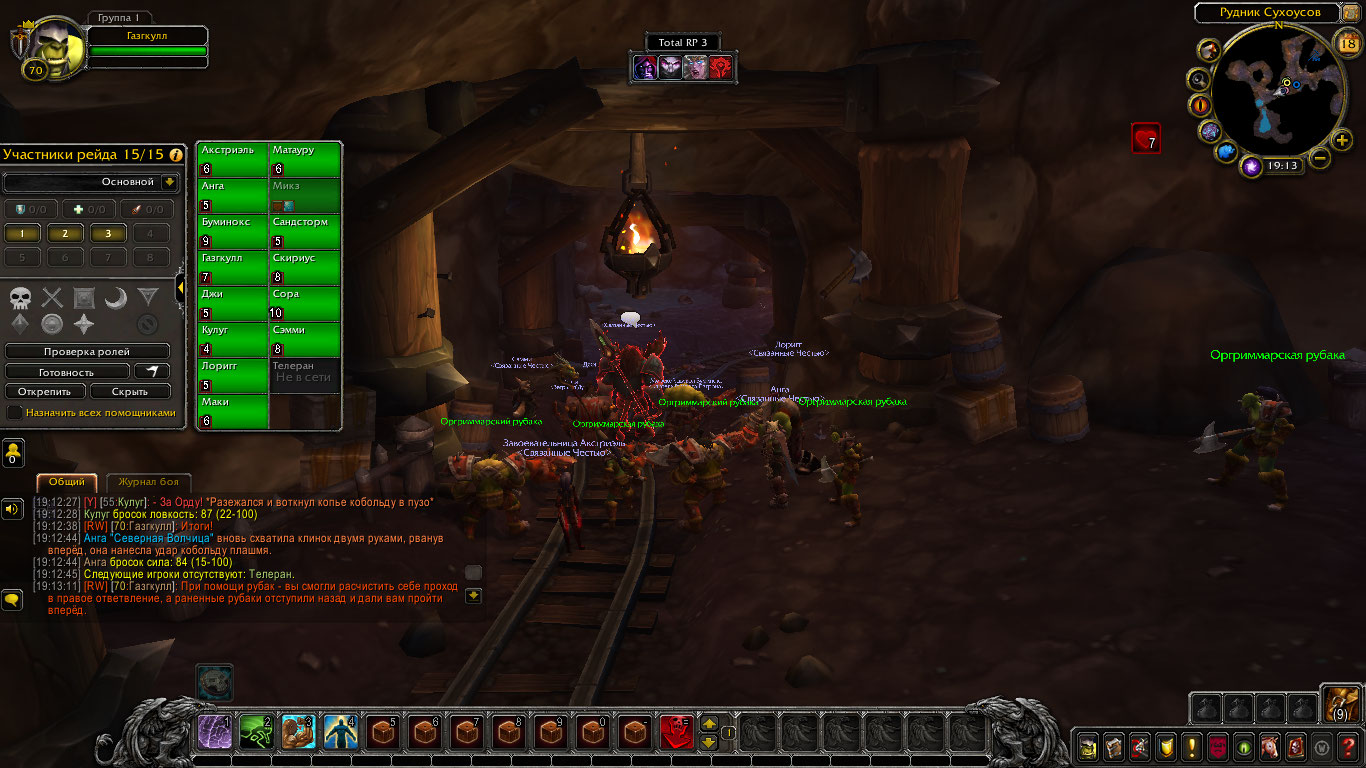The width and height of the screenshot is (1366, 768).
Task: Unlock raid frames with Открепить
Action: pyautogui.click(x=44, y=391)
